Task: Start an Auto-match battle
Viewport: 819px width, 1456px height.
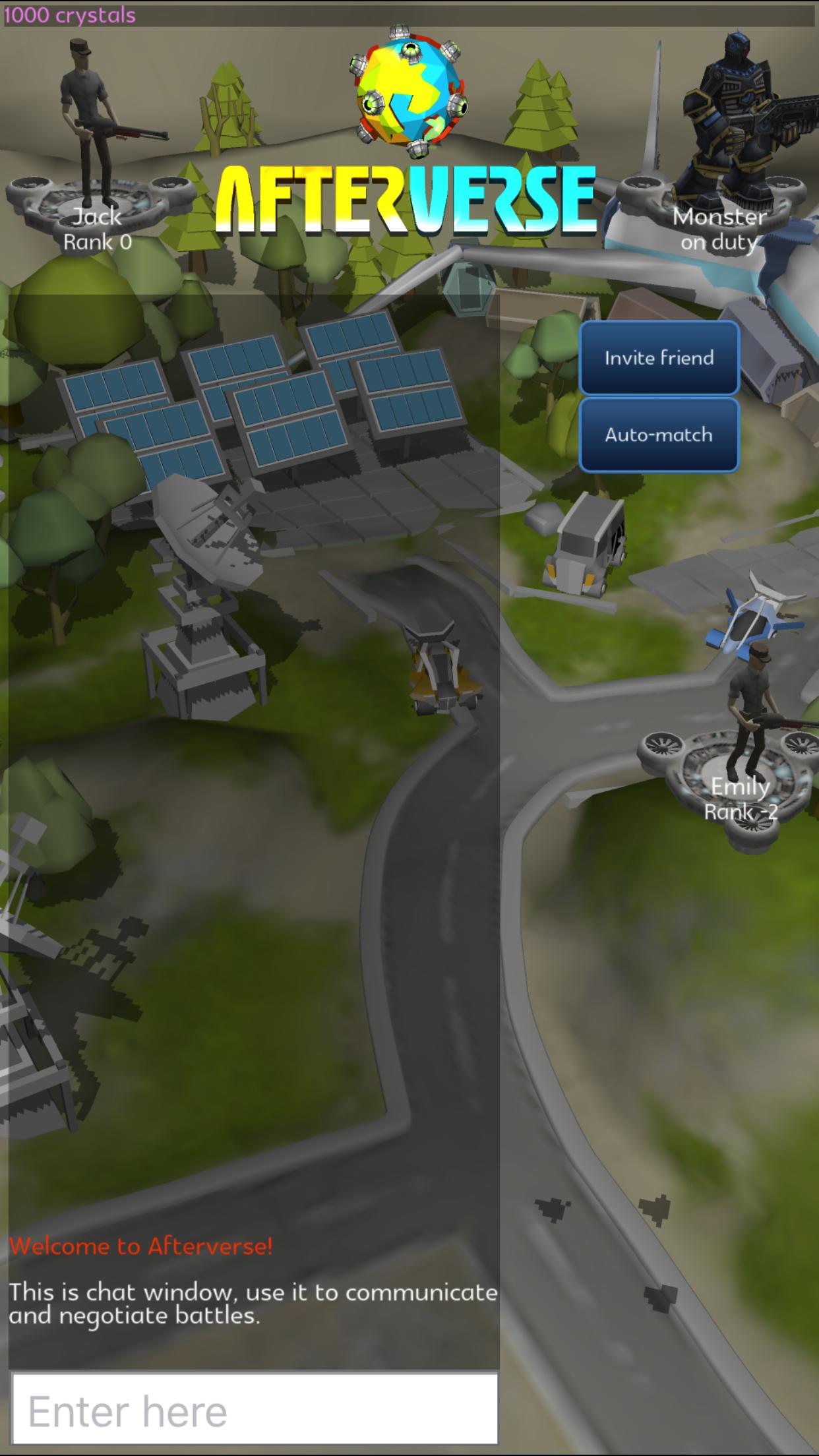Action: [x=659, y=435]
